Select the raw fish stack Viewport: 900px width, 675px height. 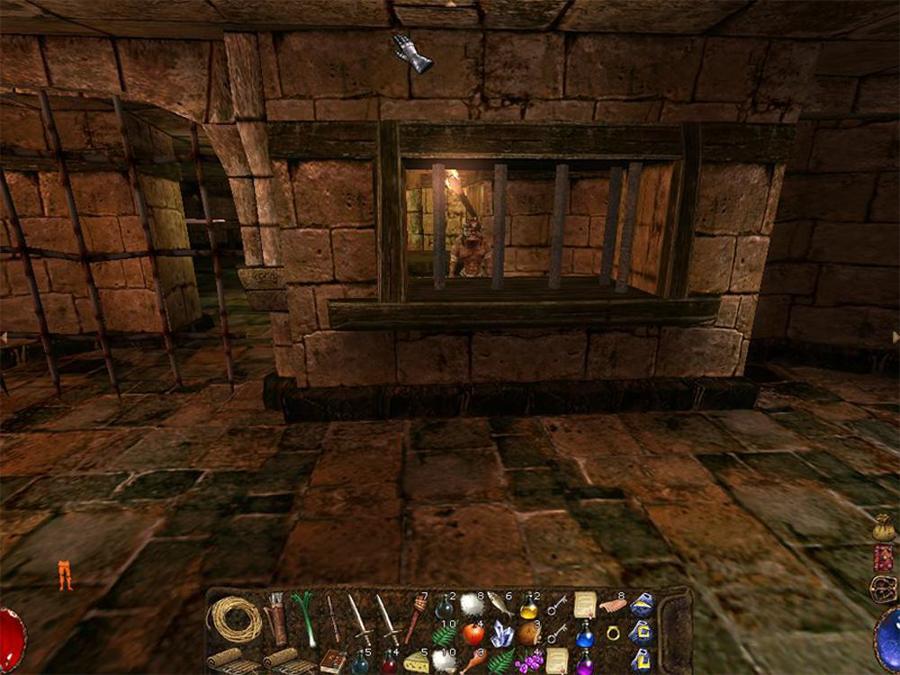(x=499, y=604)
